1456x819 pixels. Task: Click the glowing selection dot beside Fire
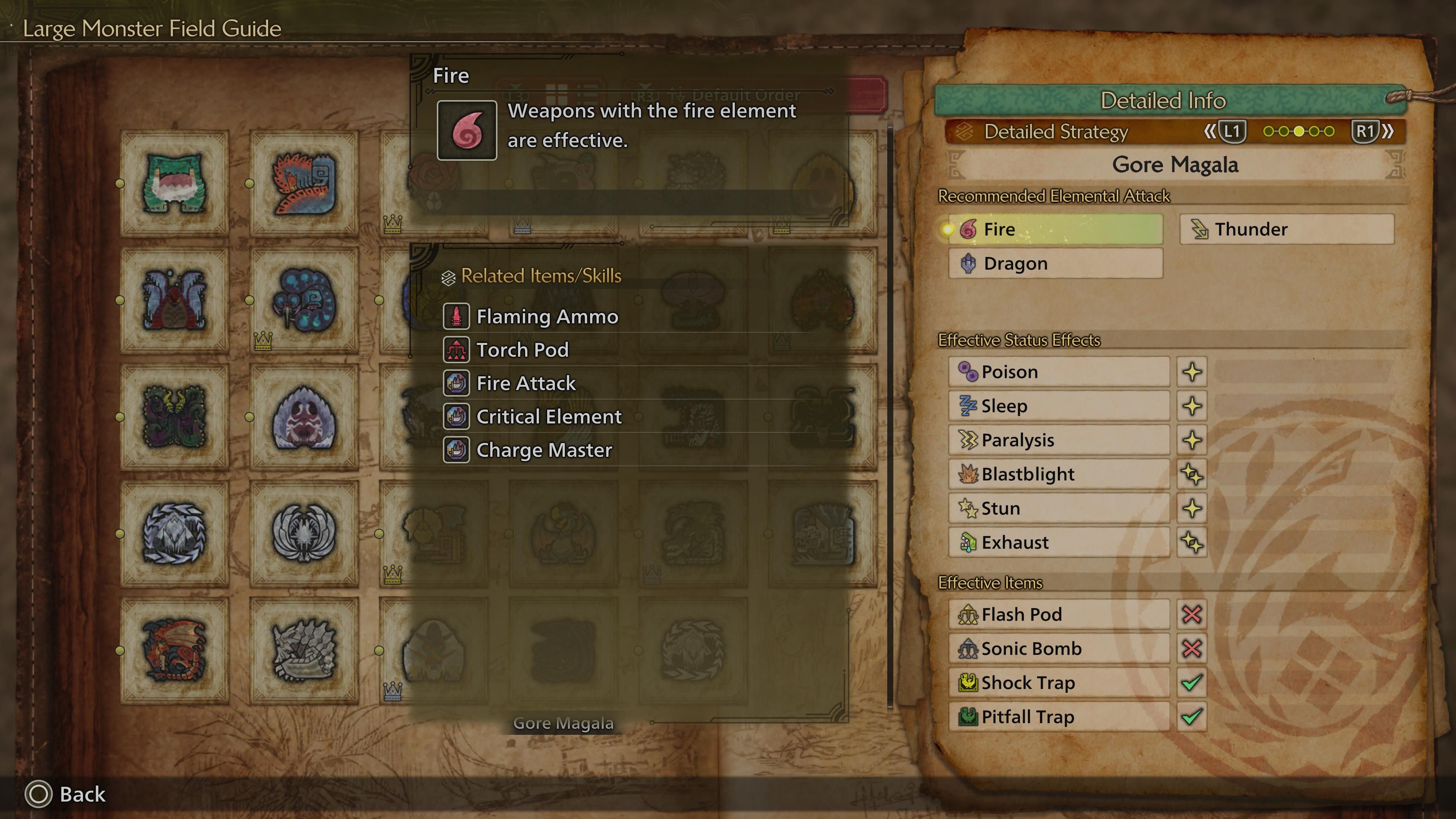click(948, 229)
